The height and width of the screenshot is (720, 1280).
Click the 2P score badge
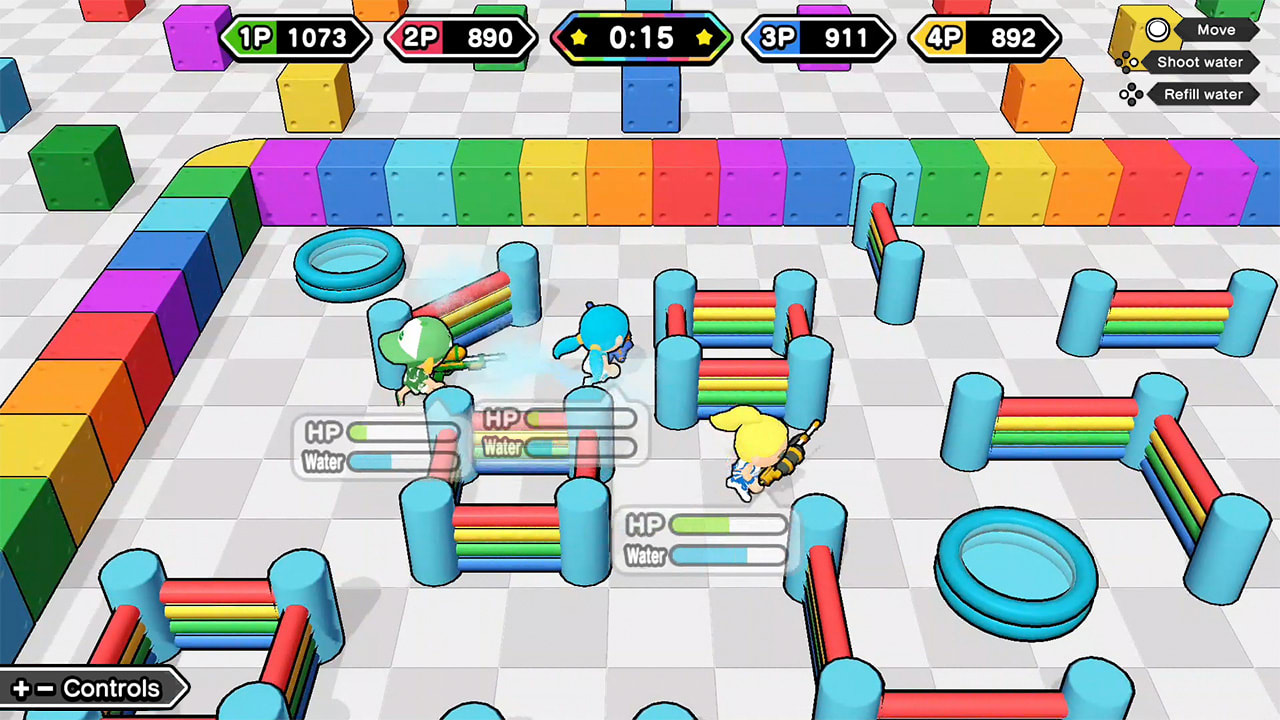(x=461, y=38)
